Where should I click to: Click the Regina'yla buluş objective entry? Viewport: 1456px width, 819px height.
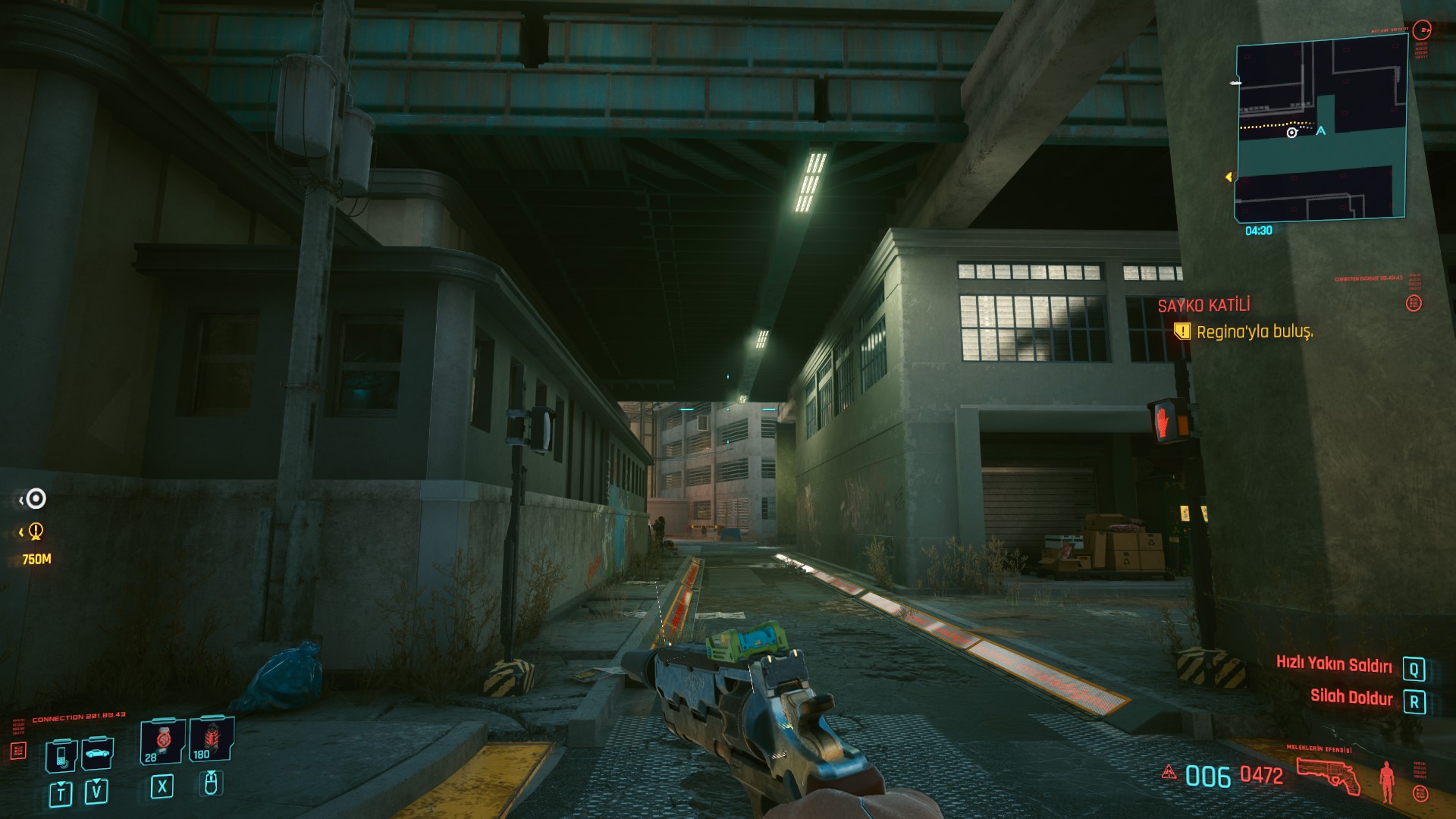(1254, 331)
